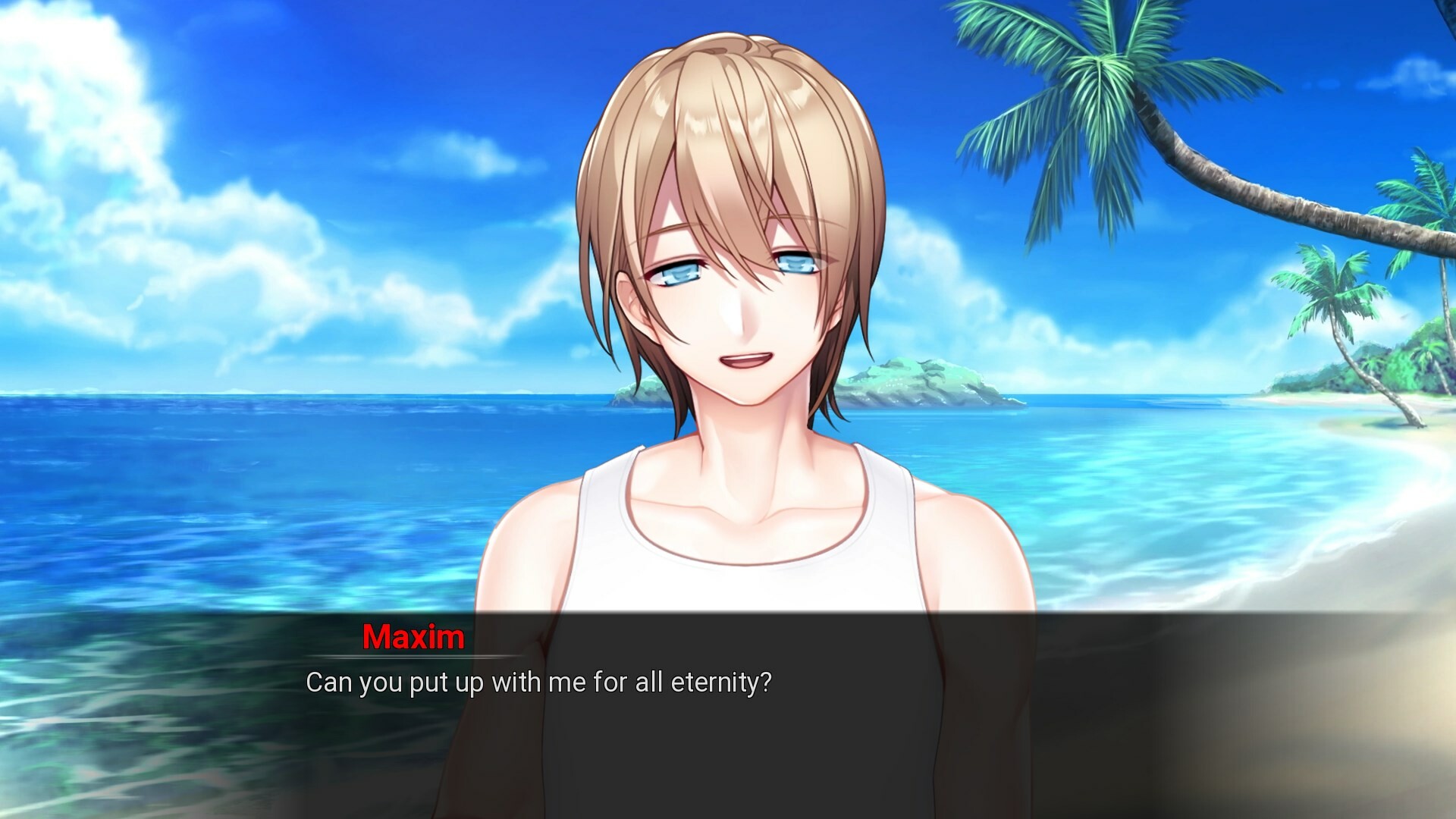The height and width of the screenshot is (819, 1456).
Task: Click the ocean area left of Maxim
Action: (227, 493)
